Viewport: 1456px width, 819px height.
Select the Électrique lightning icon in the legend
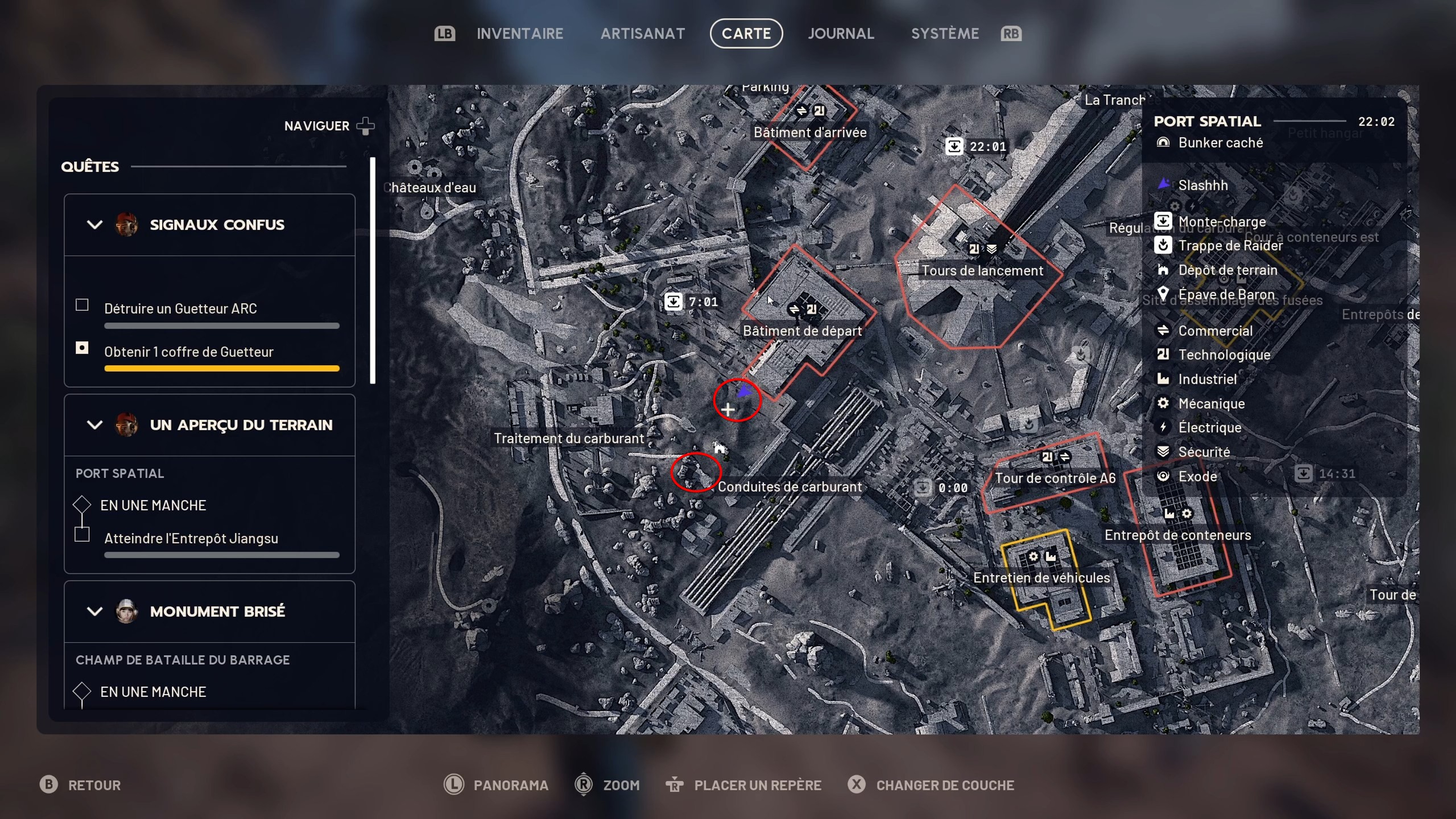click(x=1164, y=427)
